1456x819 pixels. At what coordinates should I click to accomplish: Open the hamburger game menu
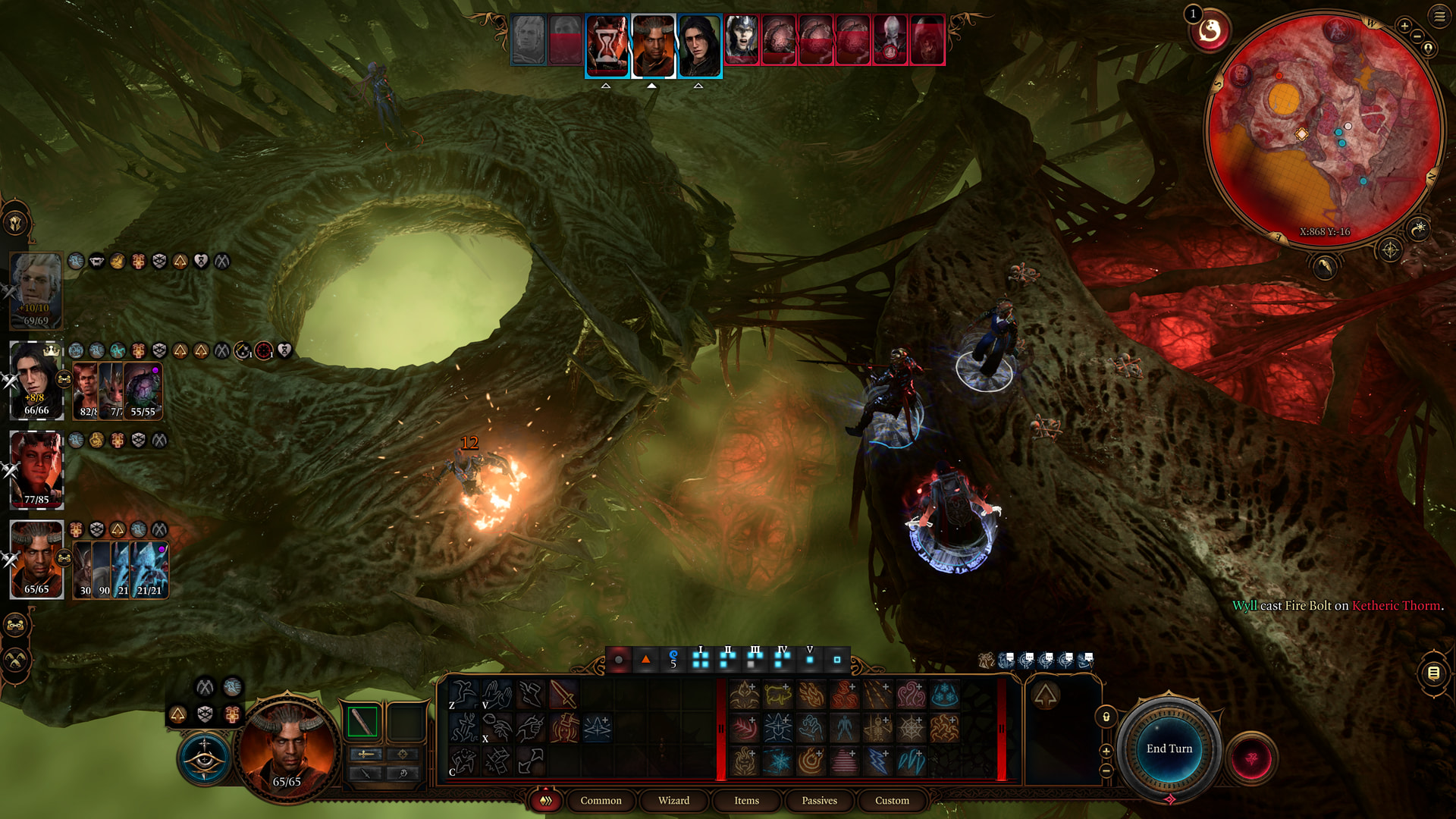click(1439, 16)
